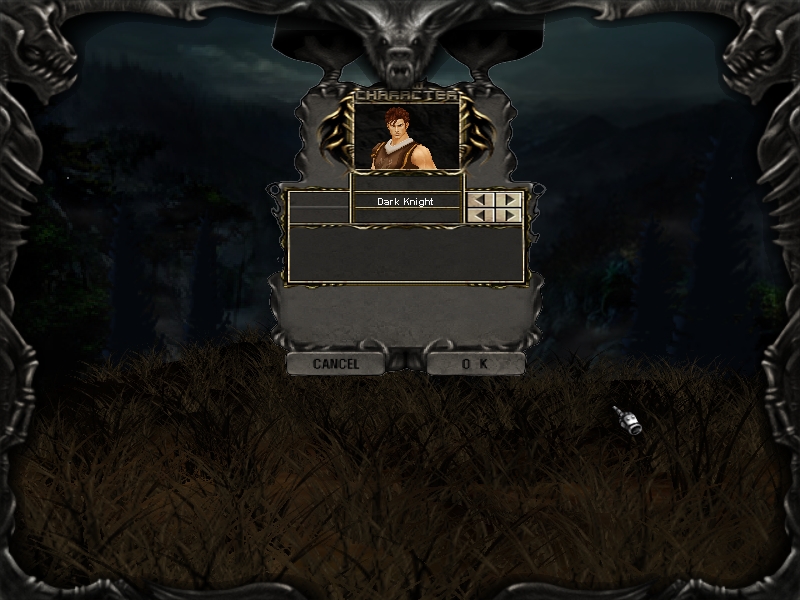Viewport: 800px width, 600px height.
Task: Cancel character creation
Action: point(335,364)
